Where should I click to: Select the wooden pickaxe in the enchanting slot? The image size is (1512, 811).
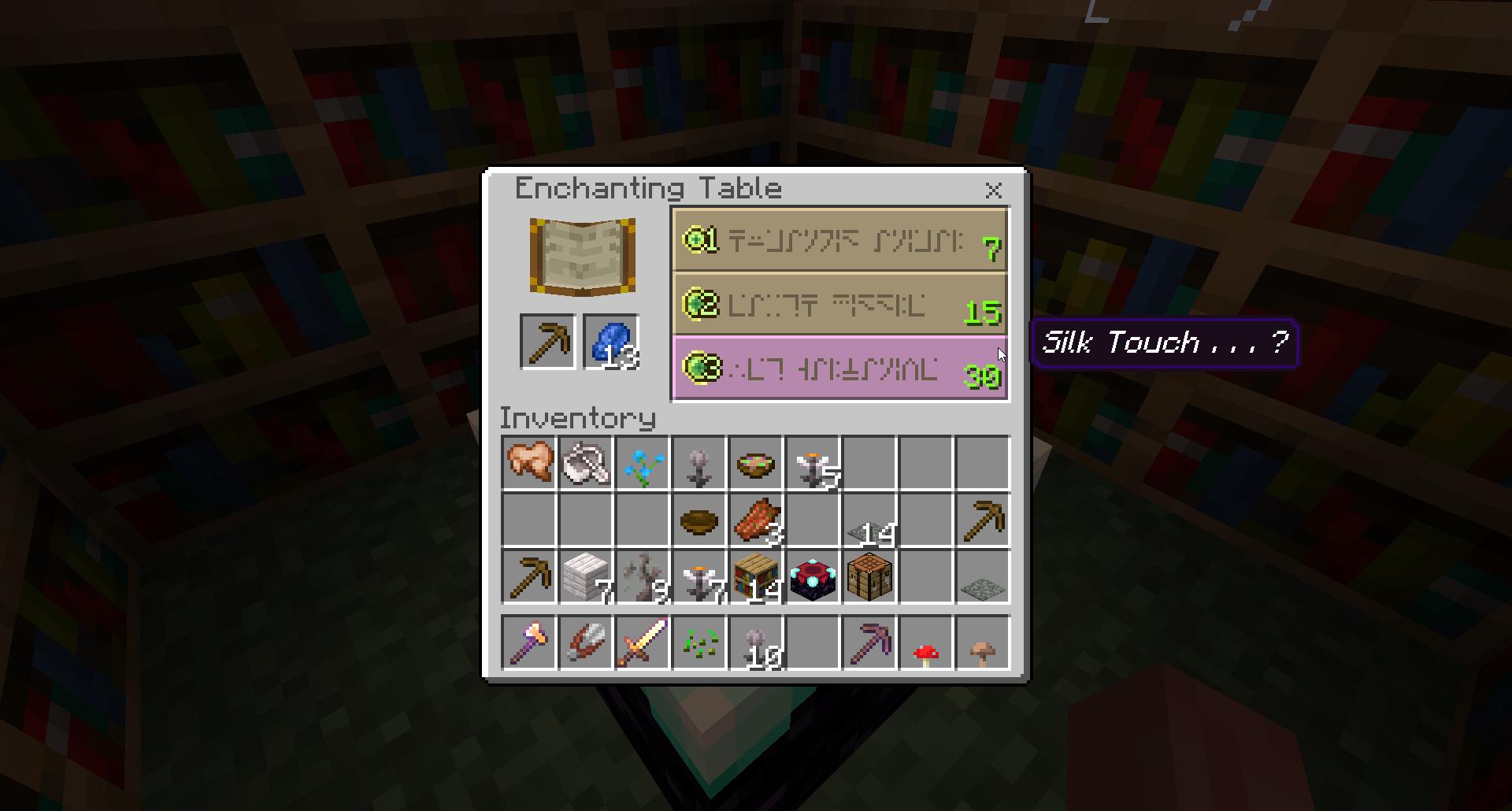549,340
